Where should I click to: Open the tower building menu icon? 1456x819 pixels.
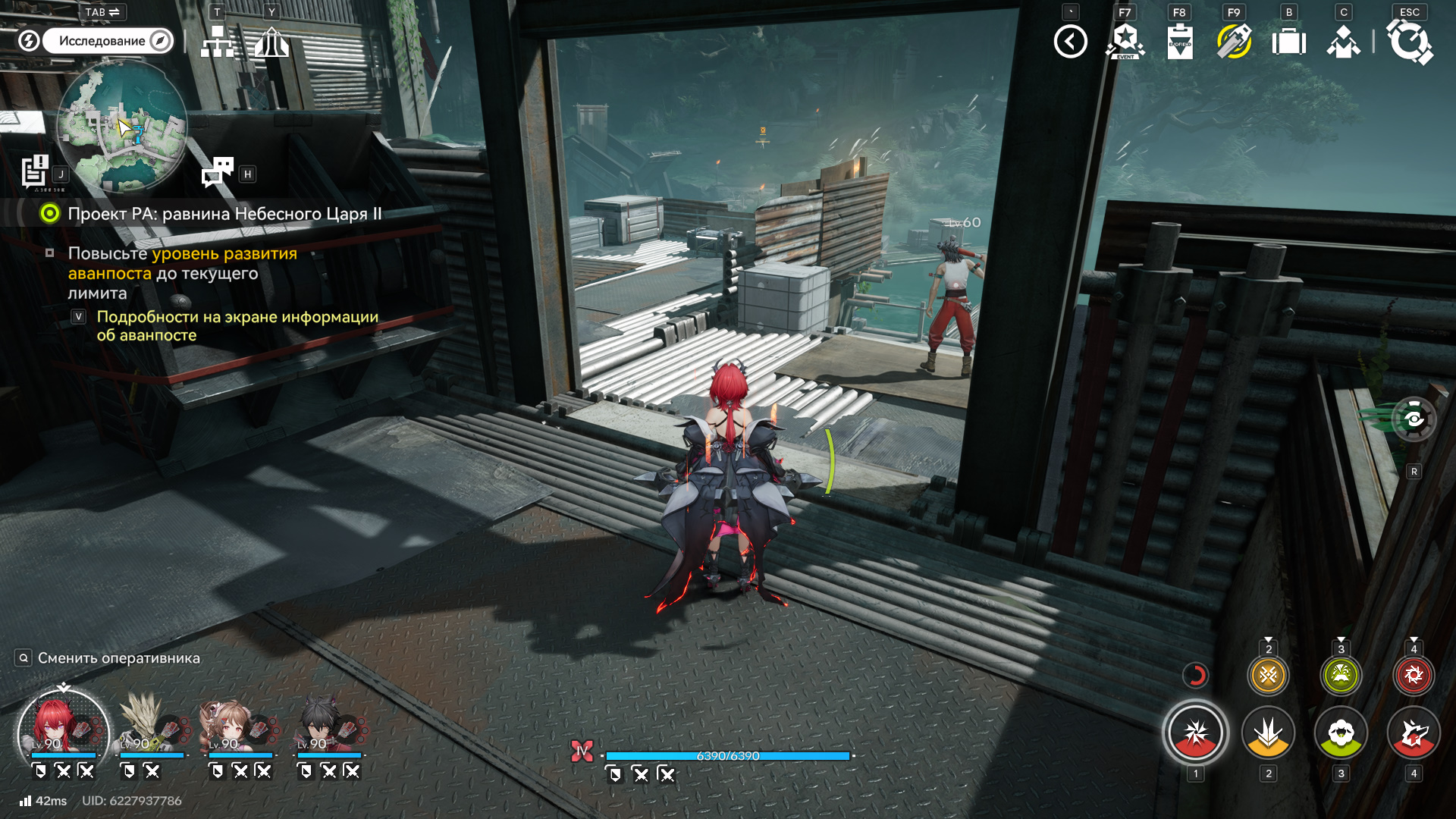pyautogui.click(x=271, y=42)
